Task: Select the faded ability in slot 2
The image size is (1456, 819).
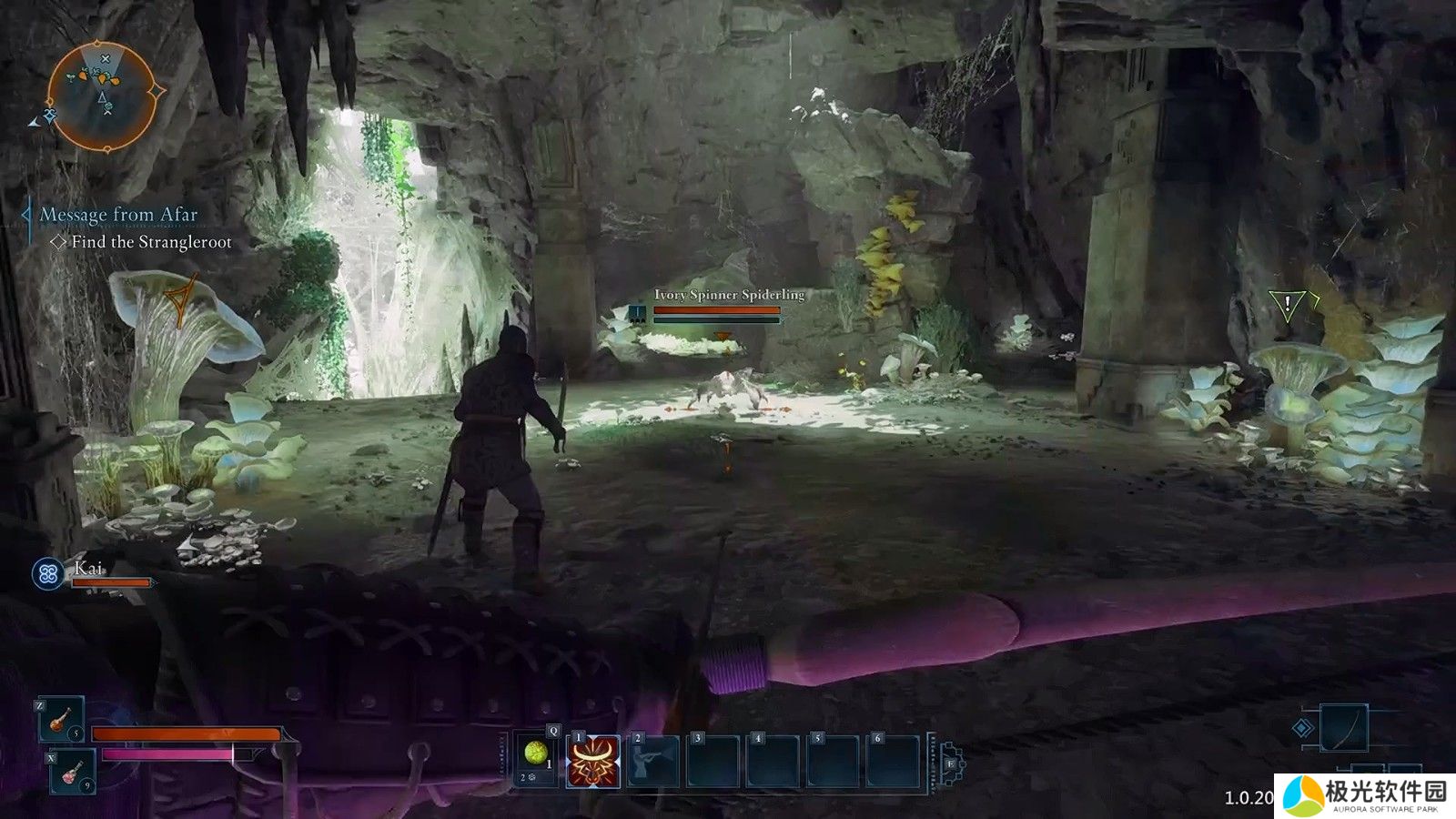Action: [x=654, y=761]
